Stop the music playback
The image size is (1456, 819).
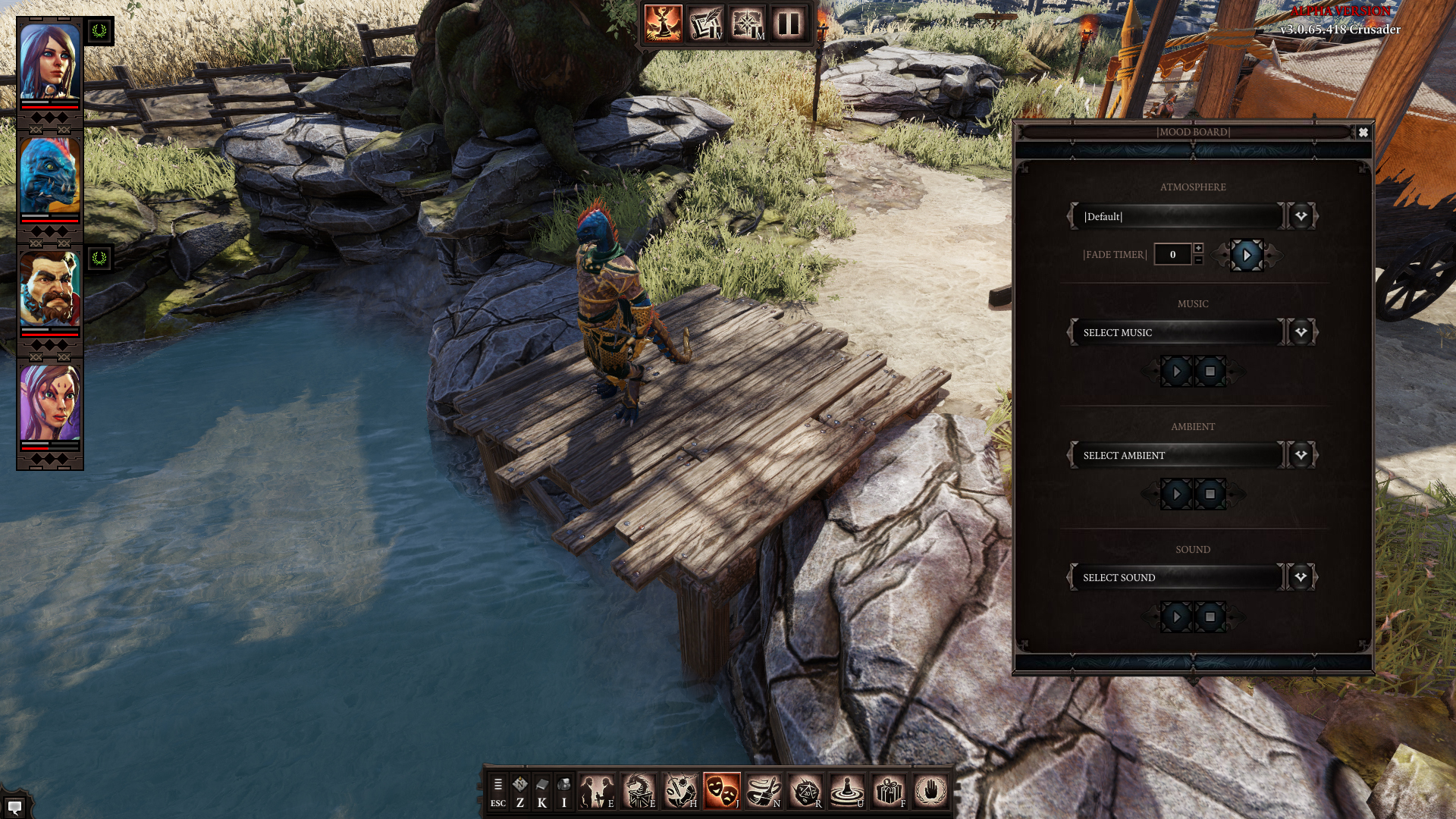pos(1210,372)
